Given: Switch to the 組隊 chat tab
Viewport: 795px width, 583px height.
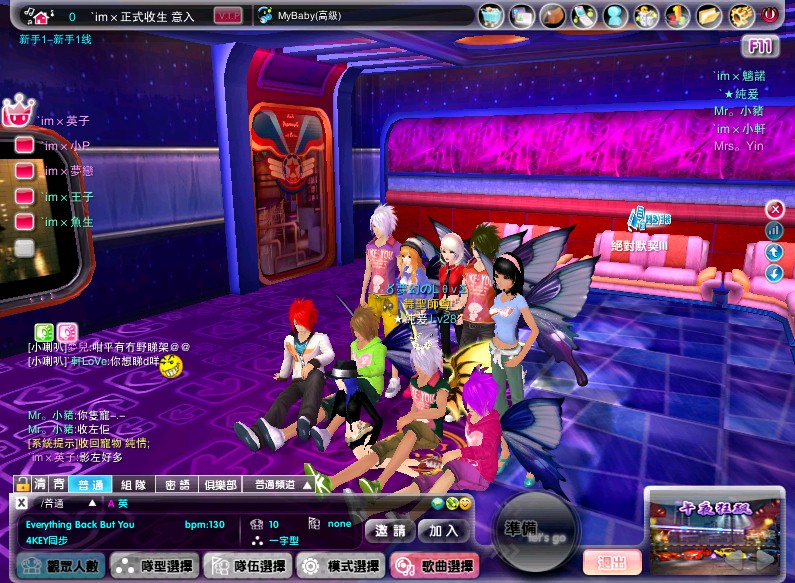Looking at the screenshot, I should click(133, 485).
